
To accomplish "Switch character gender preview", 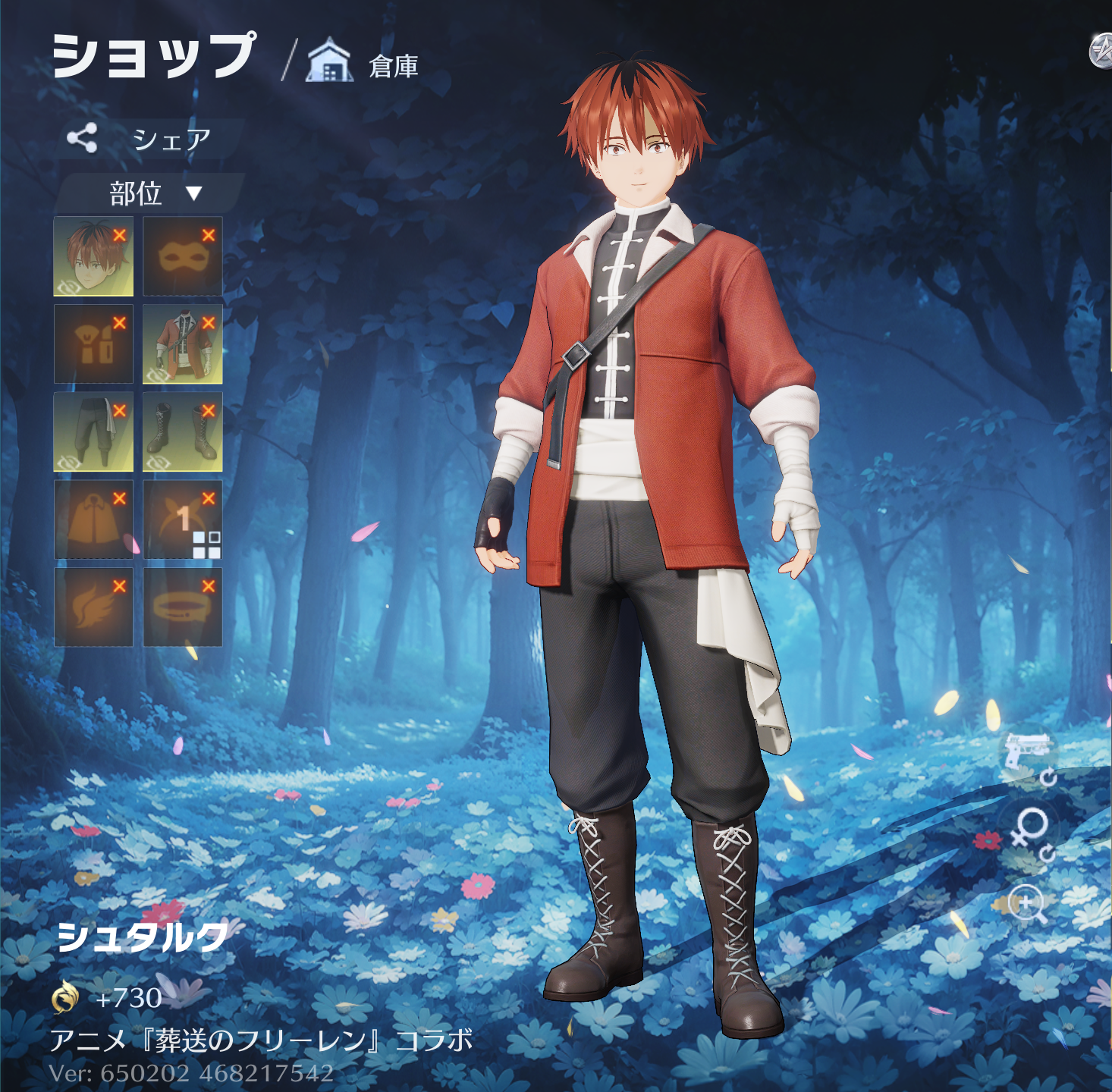I will [1030, 829].
